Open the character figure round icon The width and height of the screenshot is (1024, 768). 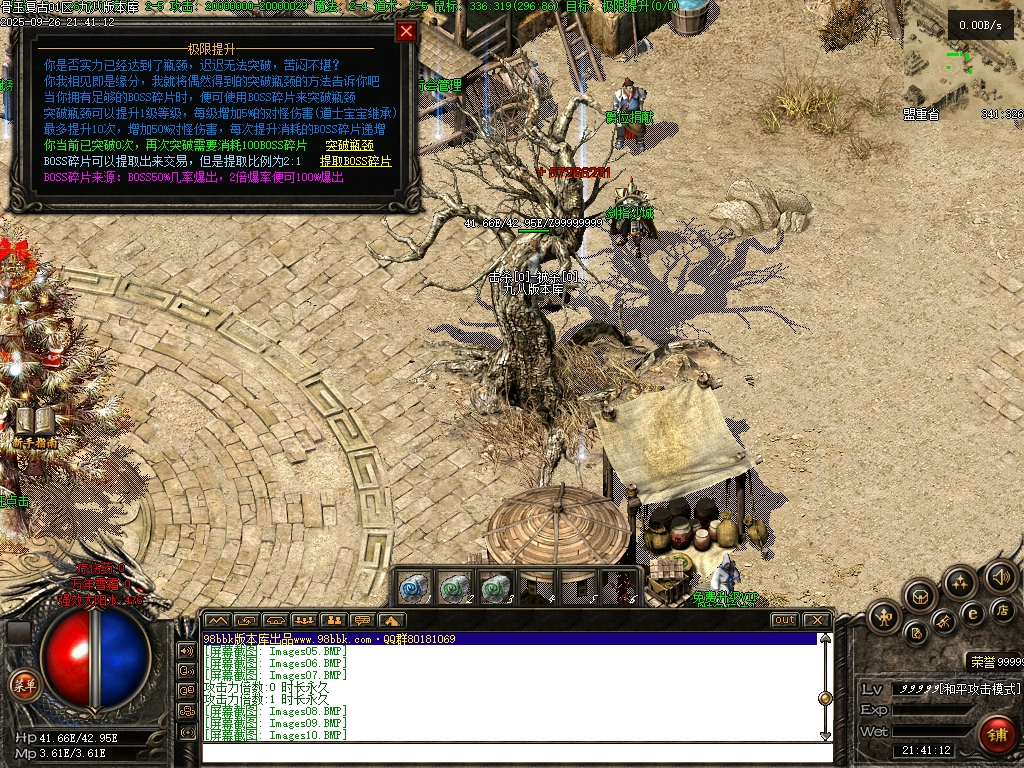(883, 617)
